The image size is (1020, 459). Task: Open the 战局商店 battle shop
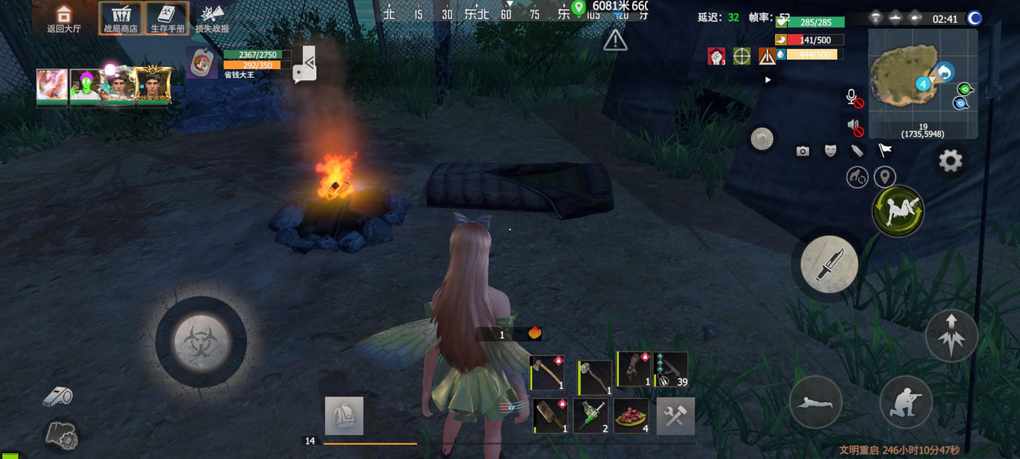(121, 18)
